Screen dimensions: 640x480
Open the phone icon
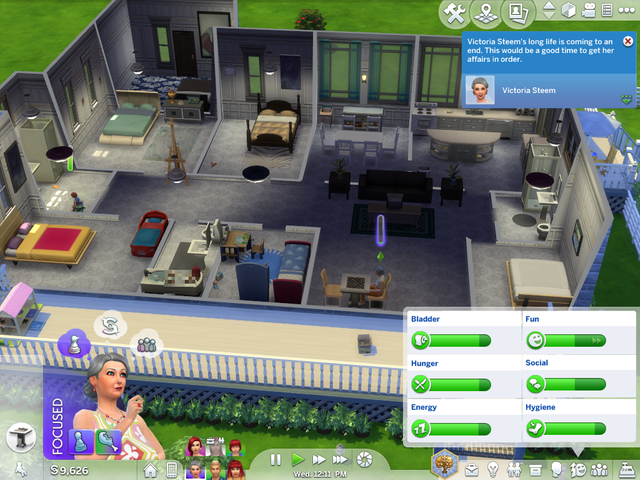coord(171,468)
